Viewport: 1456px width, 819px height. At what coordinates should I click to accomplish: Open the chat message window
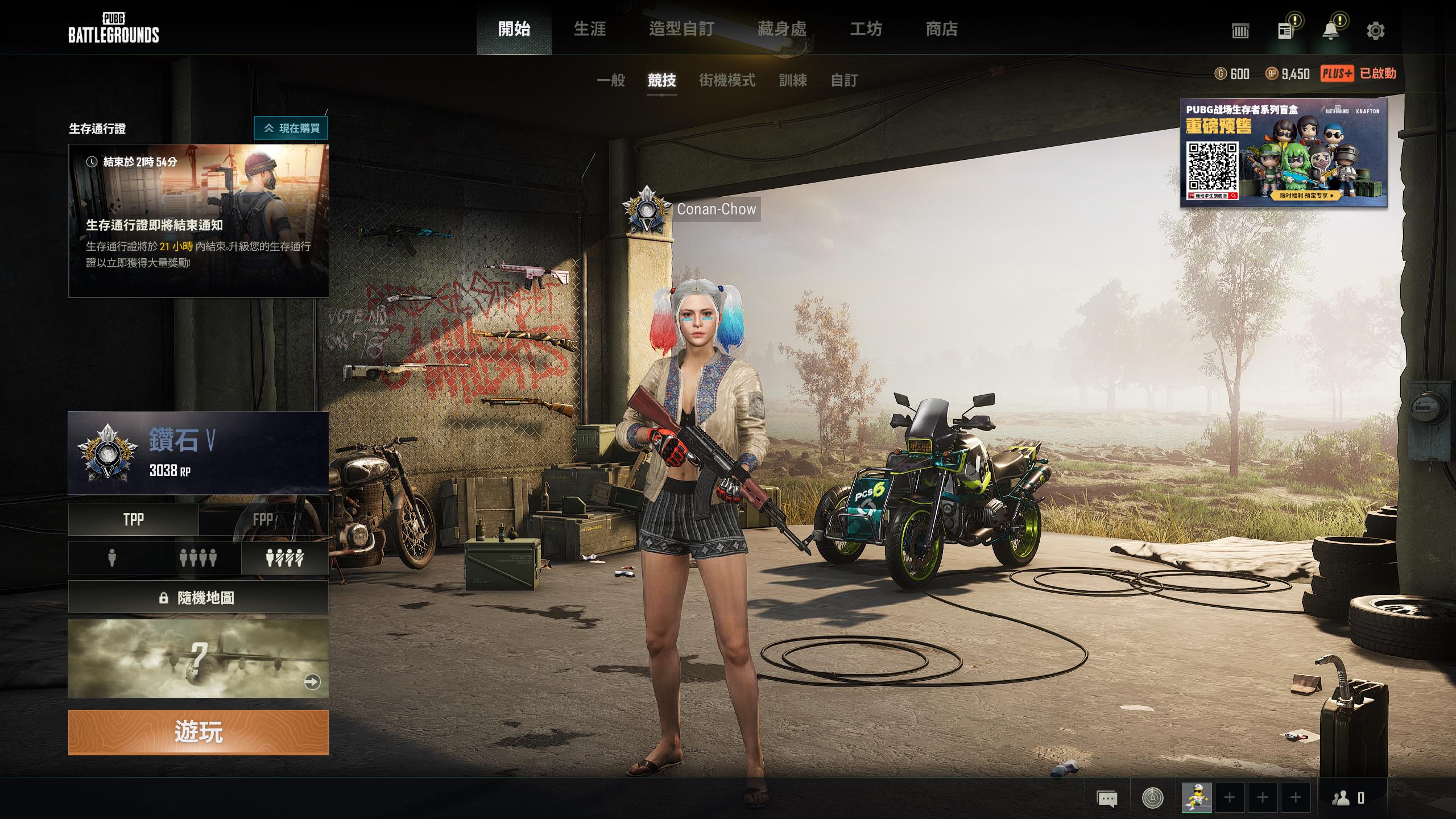pyautogui.click(x=1106, y=798)
